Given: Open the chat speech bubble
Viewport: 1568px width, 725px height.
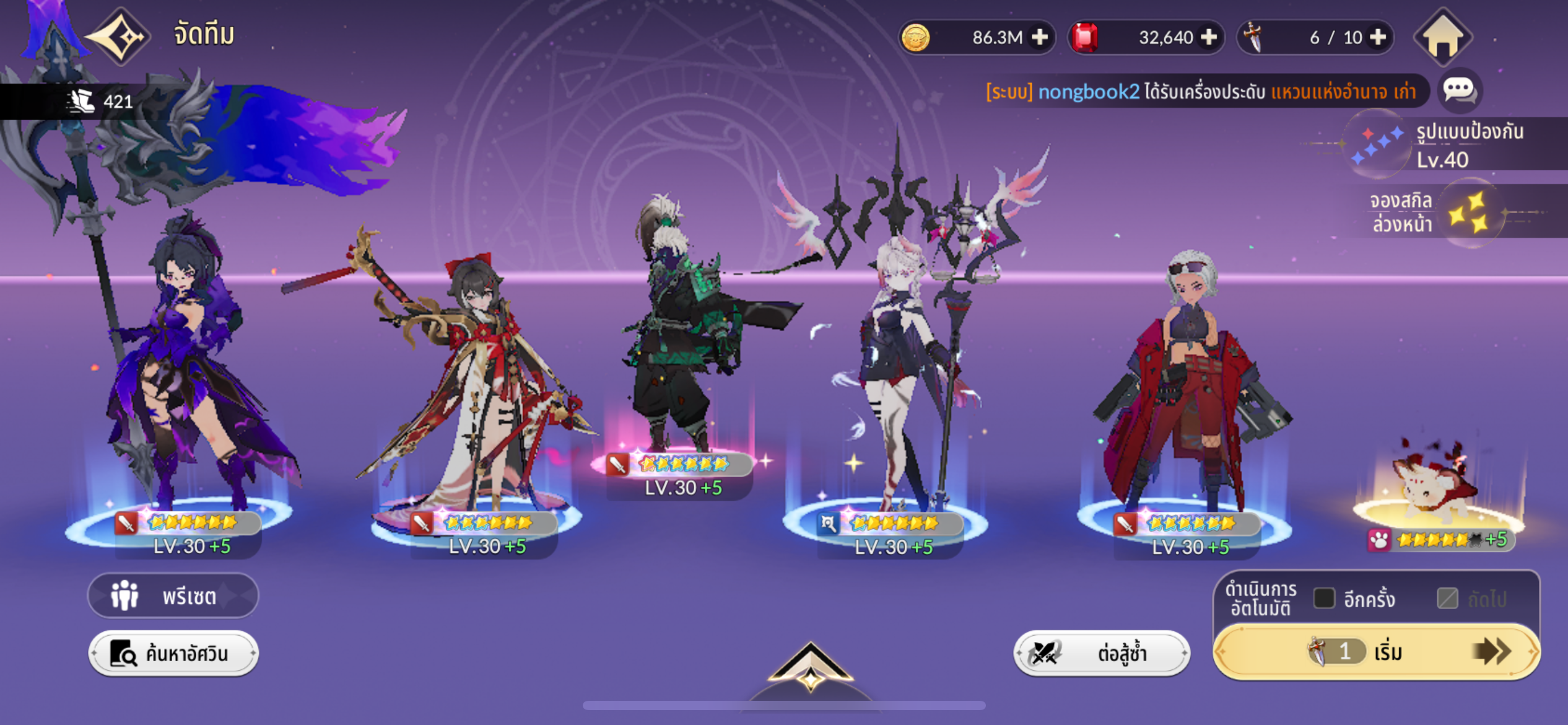Looking at the screenshot, I should coord(1459,90).
